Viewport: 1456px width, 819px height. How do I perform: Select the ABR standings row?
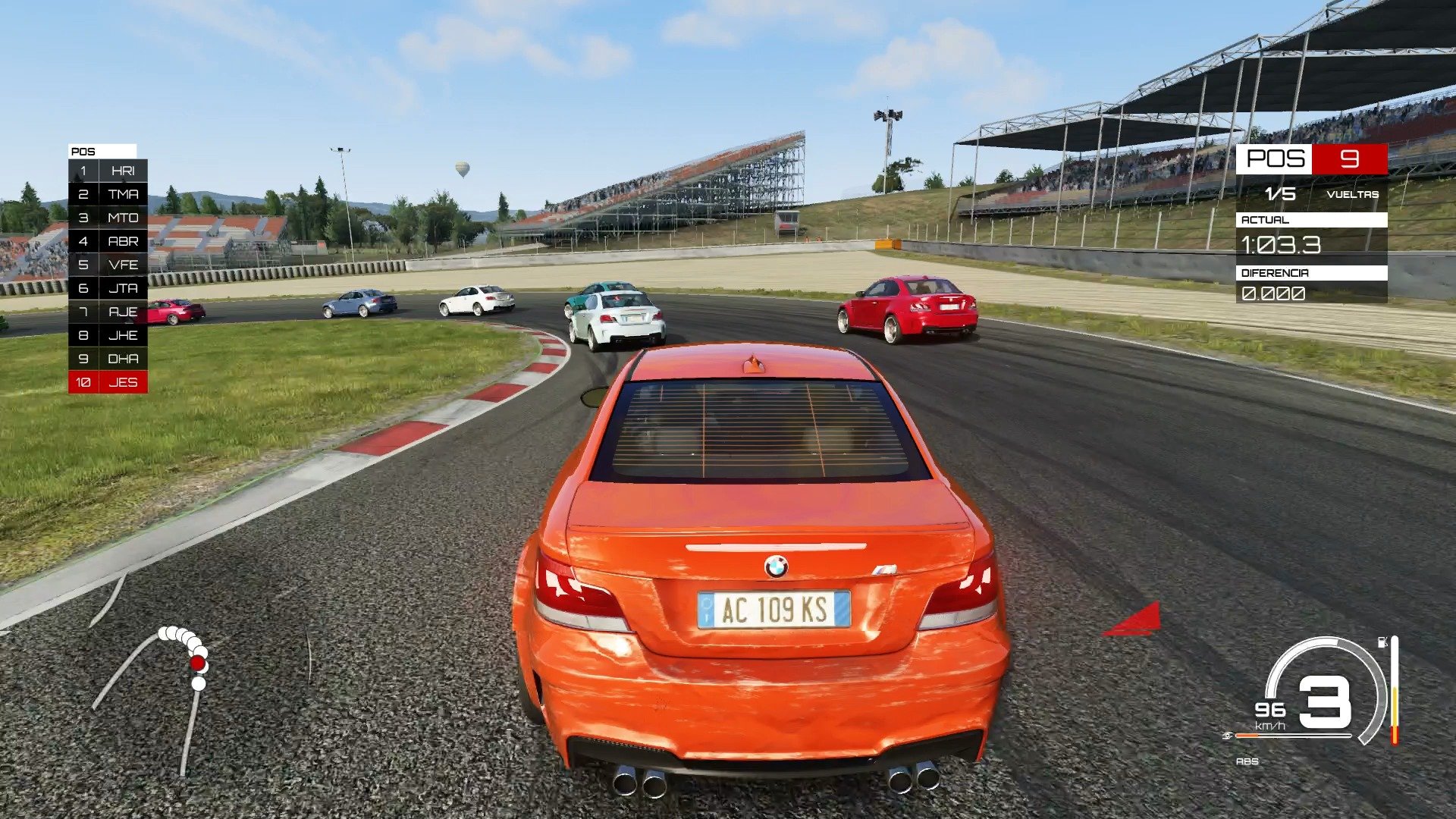[x=108, y=241]
